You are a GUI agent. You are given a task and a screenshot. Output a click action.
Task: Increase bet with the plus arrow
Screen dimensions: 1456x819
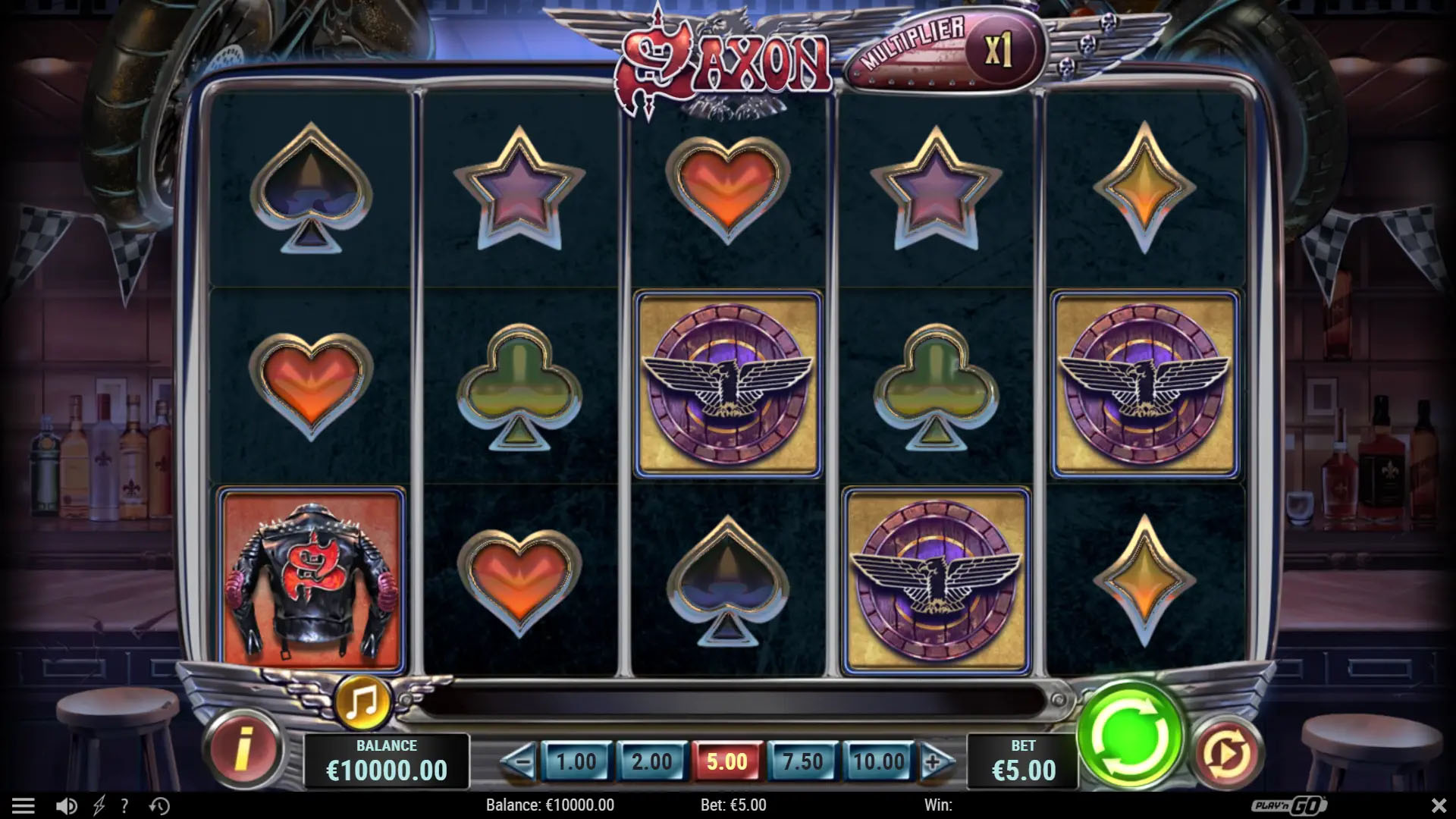(935, 761)
